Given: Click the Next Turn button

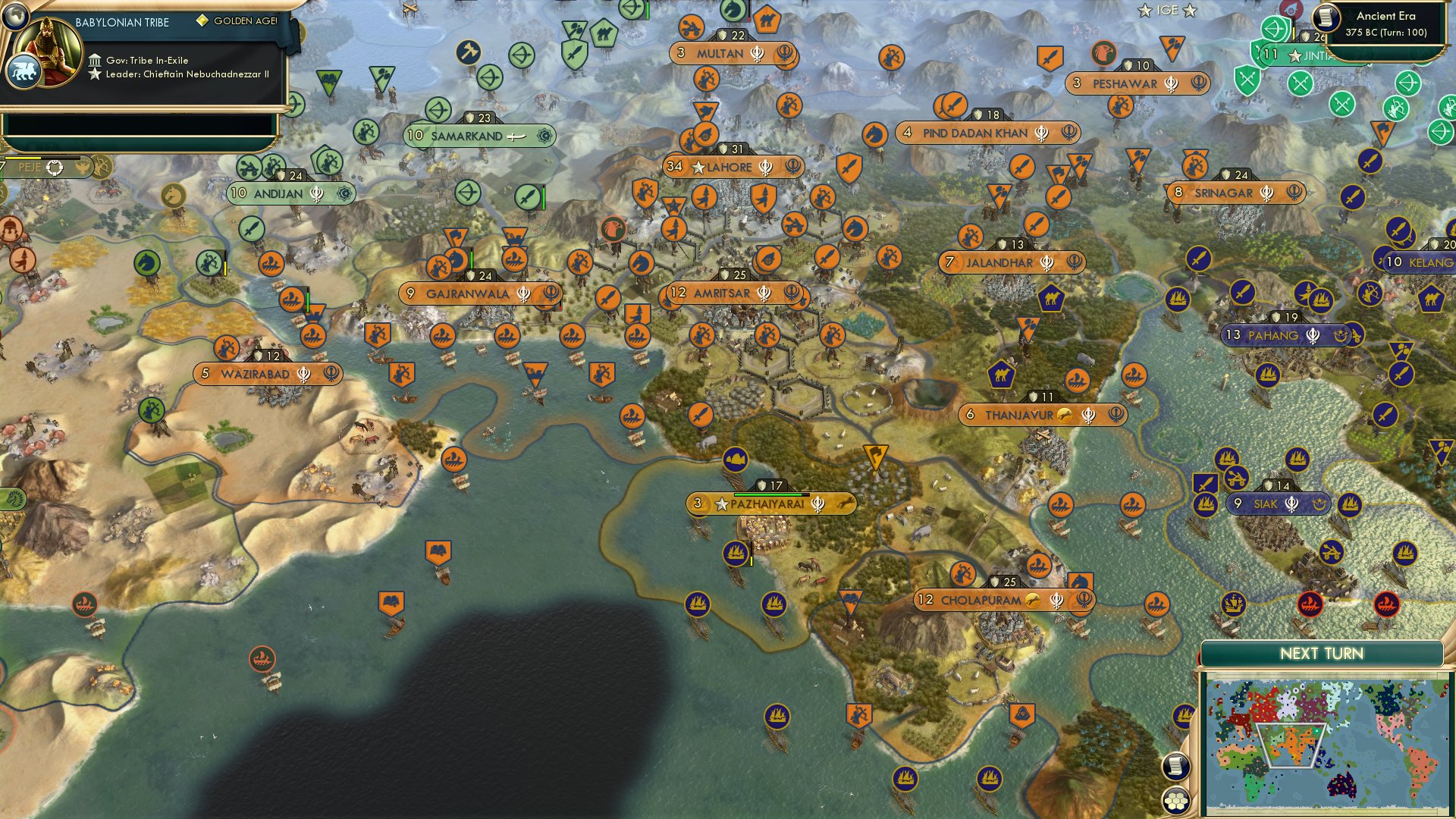Looking at the screenshot, I should point(1323,652).
